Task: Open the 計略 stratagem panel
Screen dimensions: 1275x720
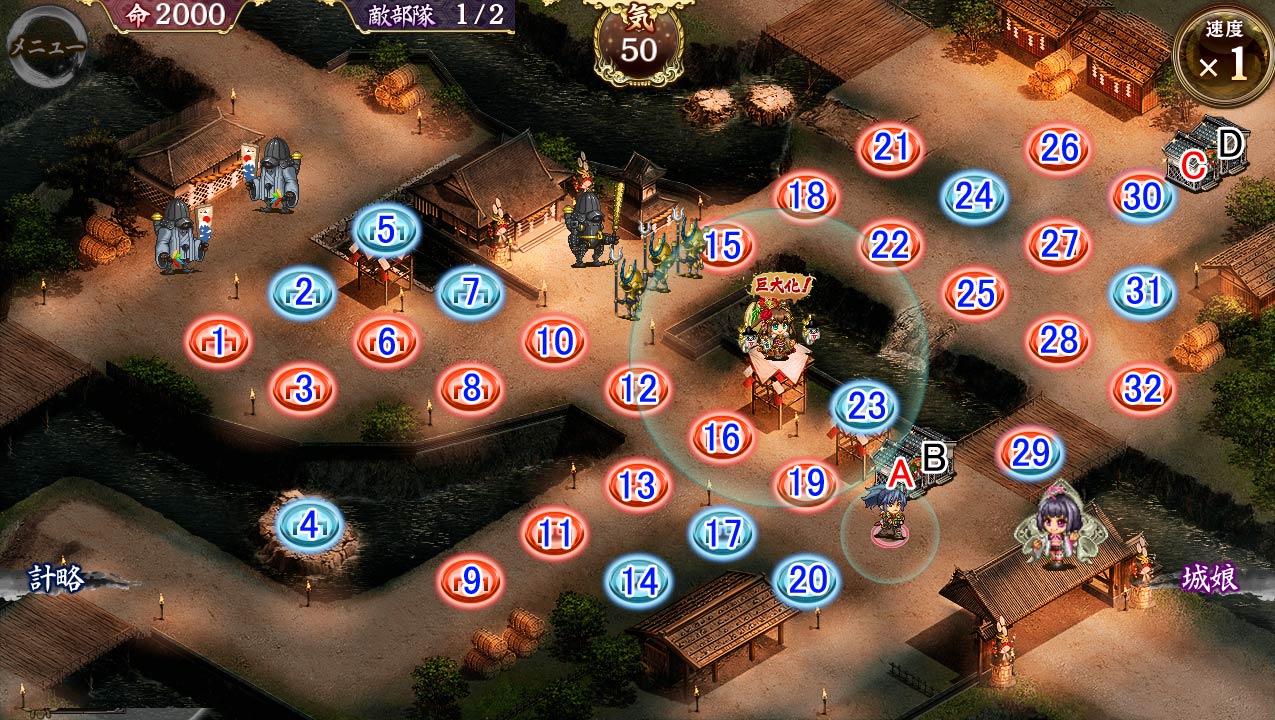Action: click(x=56, y=579)
